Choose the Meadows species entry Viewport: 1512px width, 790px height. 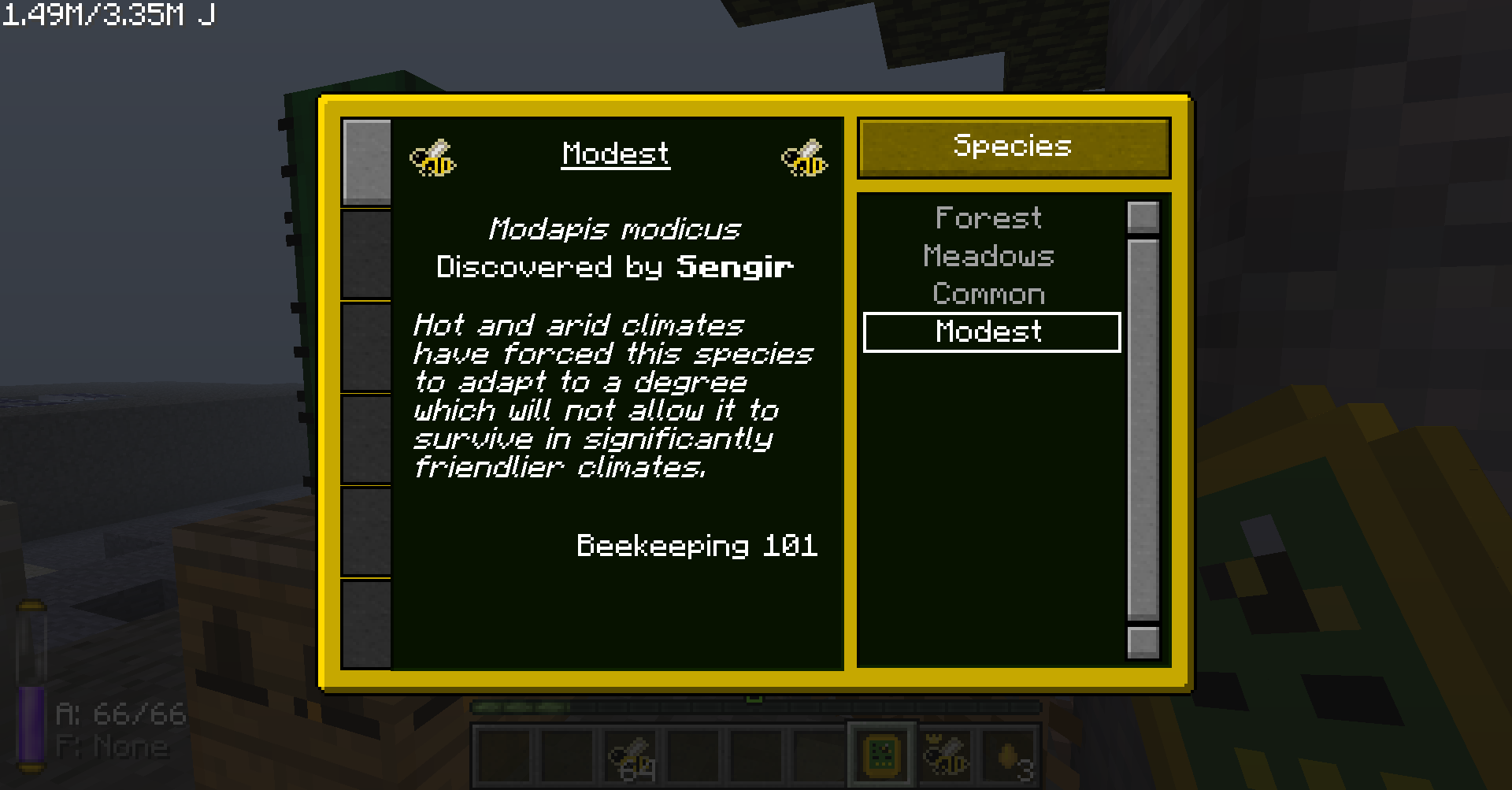(988, 256)
